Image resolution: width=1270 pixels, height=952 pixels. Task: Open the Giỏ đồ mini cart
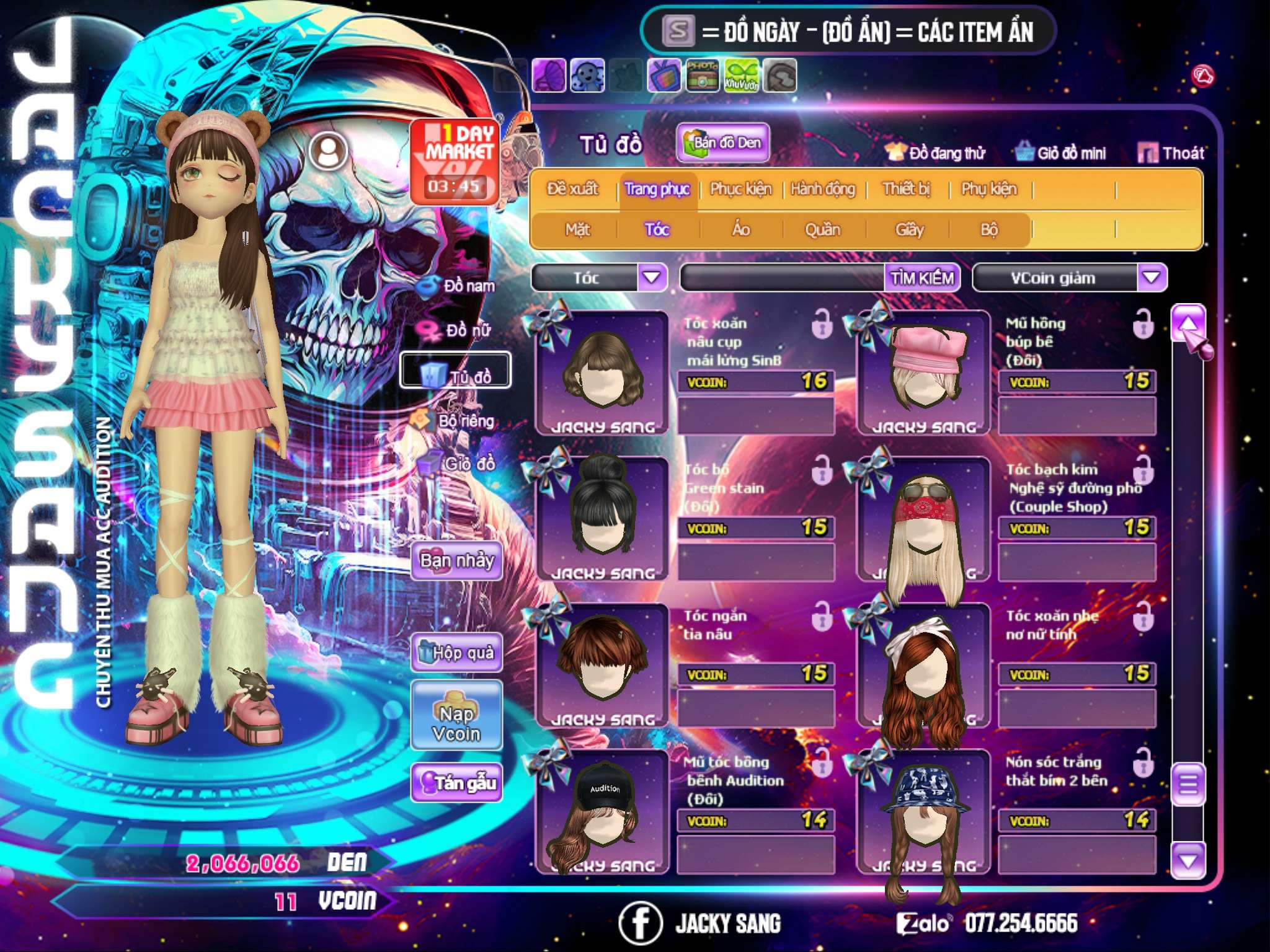tap(1061, 153)
